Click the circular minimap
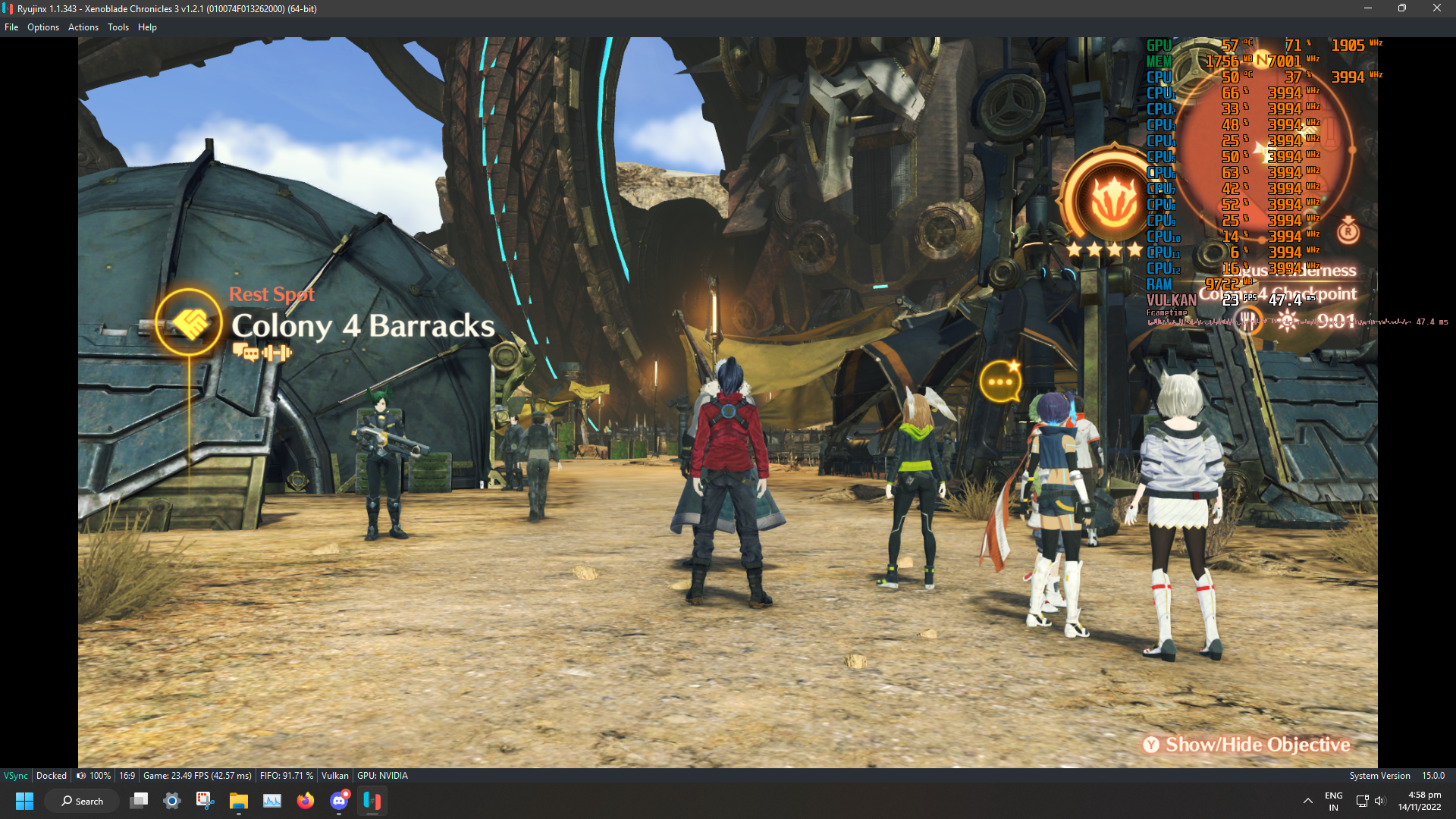This screenshot has height=819, width=1456. 1265,152
